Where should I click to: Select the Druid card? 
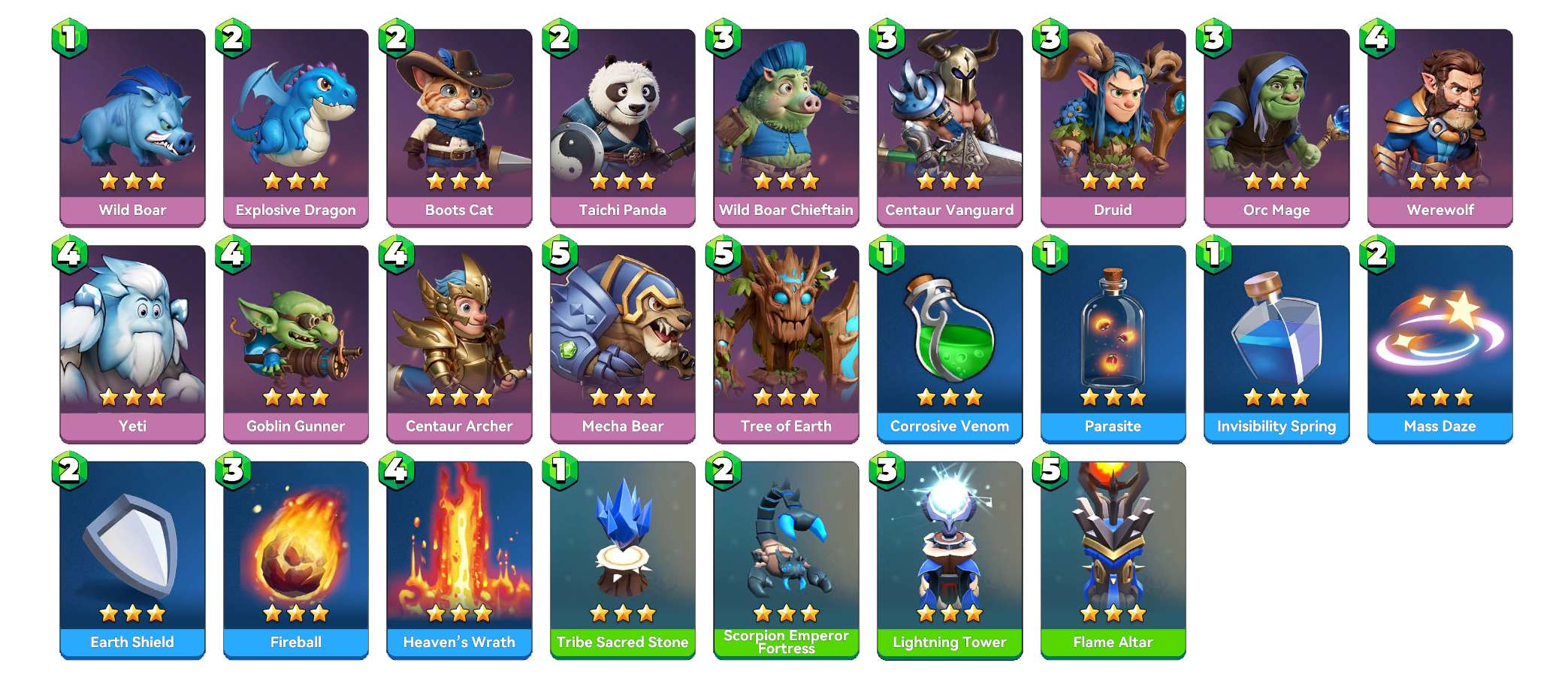(x=1113, y=128)
